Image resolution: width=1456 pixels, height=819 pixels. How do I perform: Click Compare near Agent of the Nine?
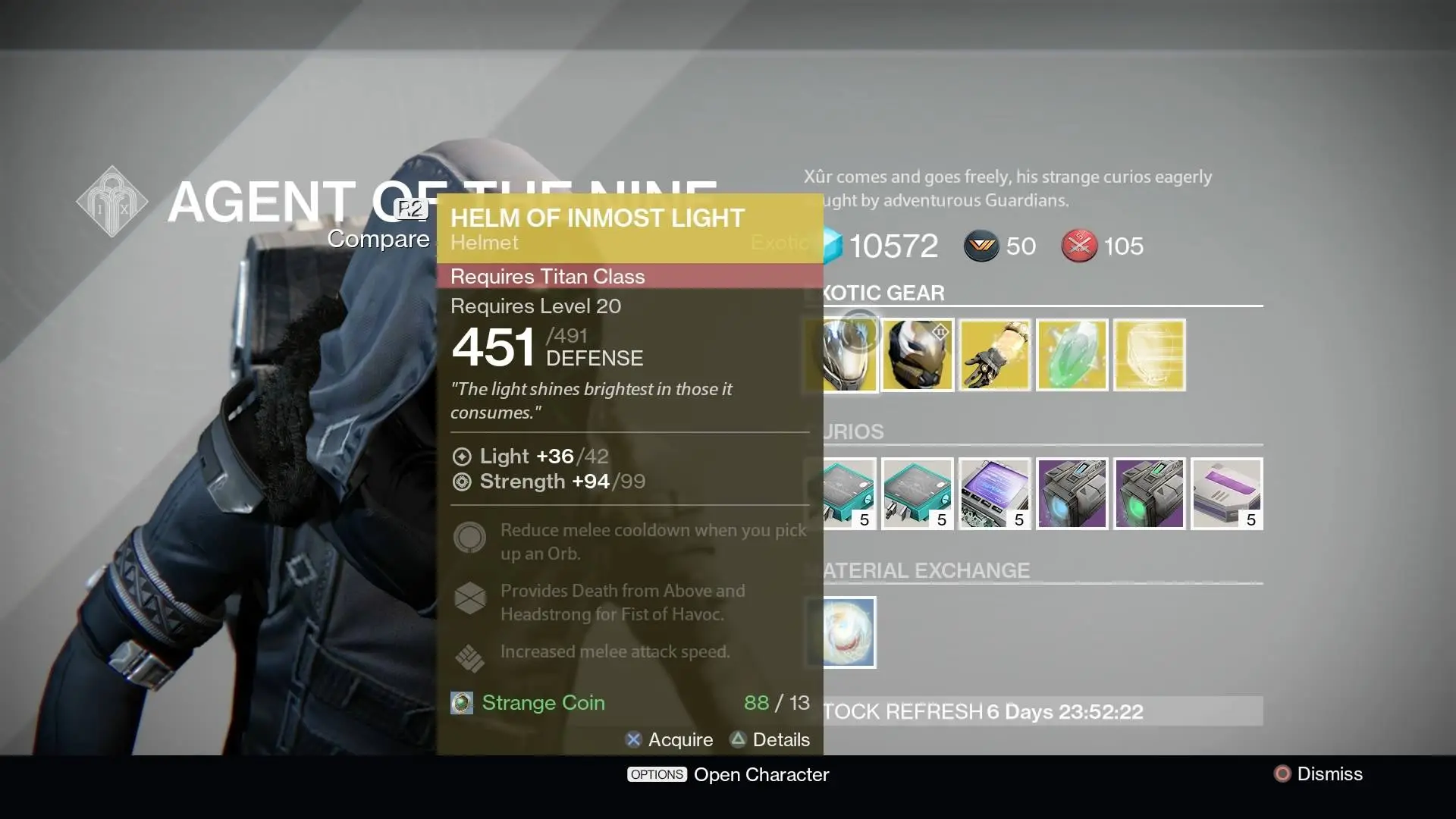pyautogui.click(x=378, y=238)
